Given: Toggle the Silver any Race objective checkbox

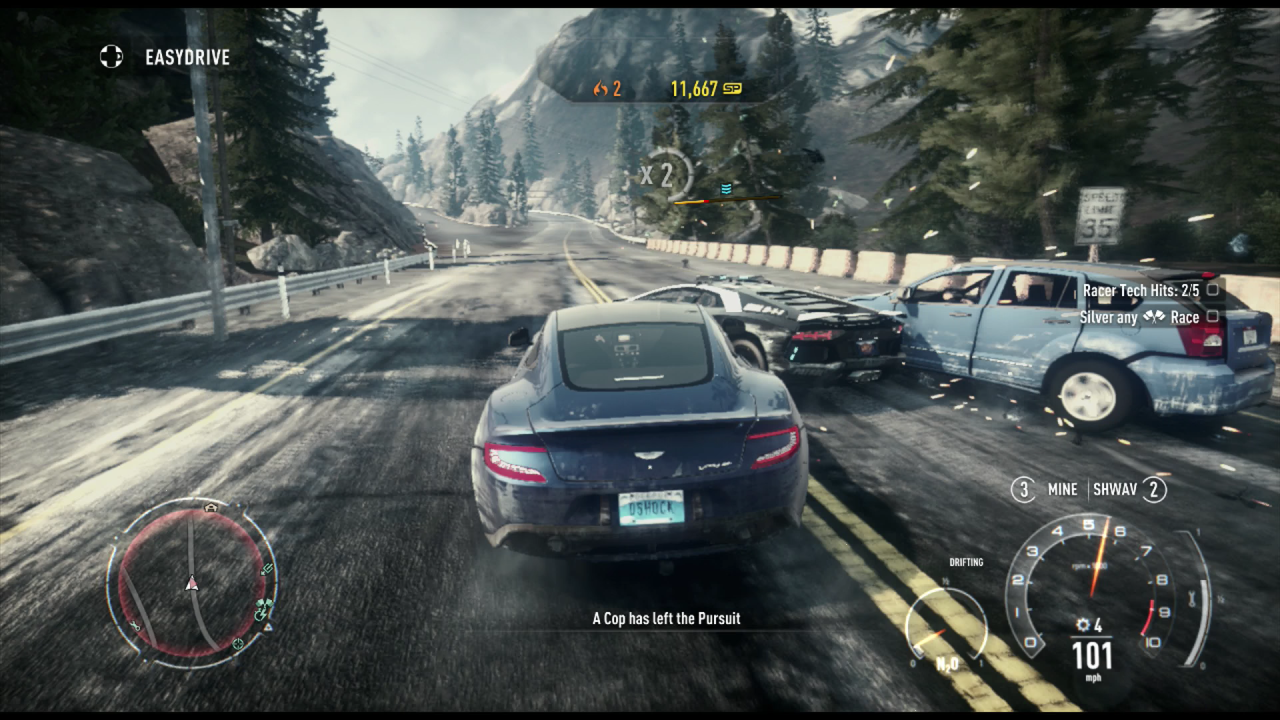Looking at the screenshot, I should [1212, 316].
